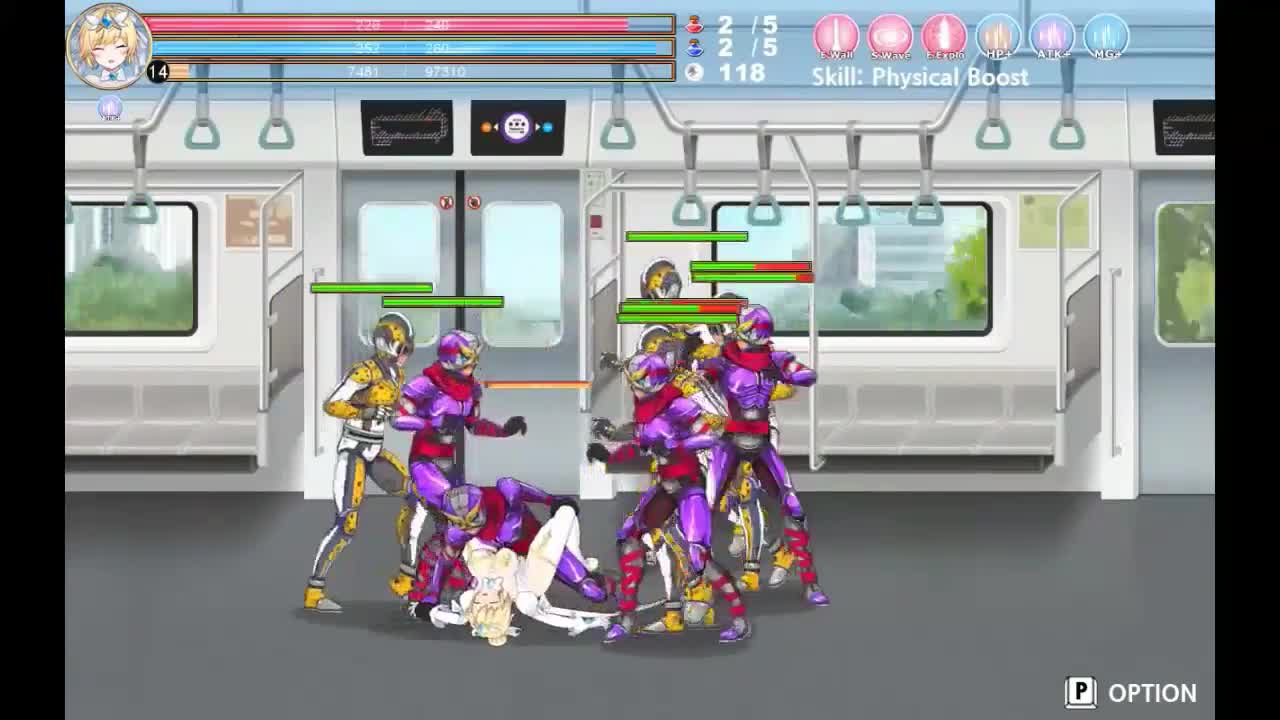Click the blonde heroine portrait

[108, 45]
